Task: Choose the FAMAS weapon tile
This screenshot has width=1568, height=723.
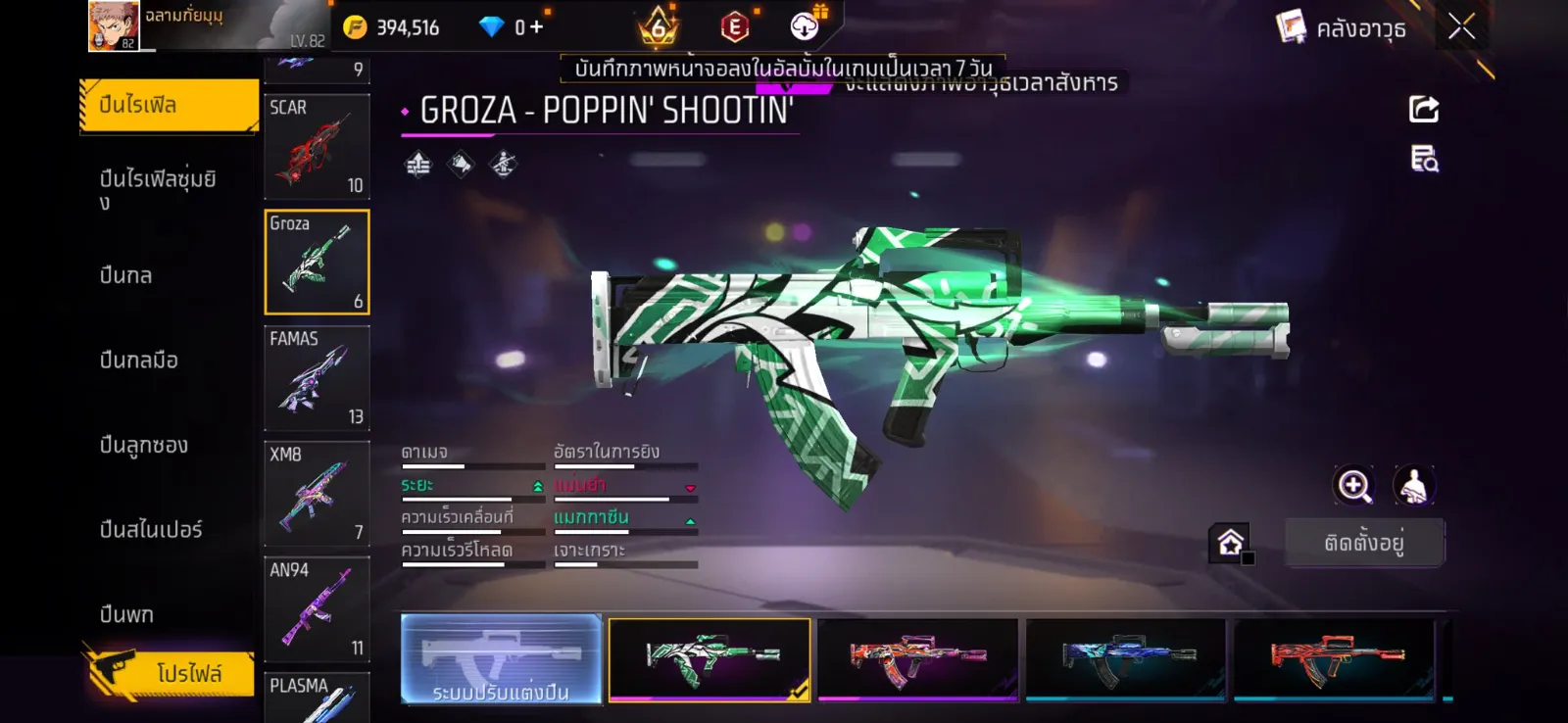Action: 317,378
